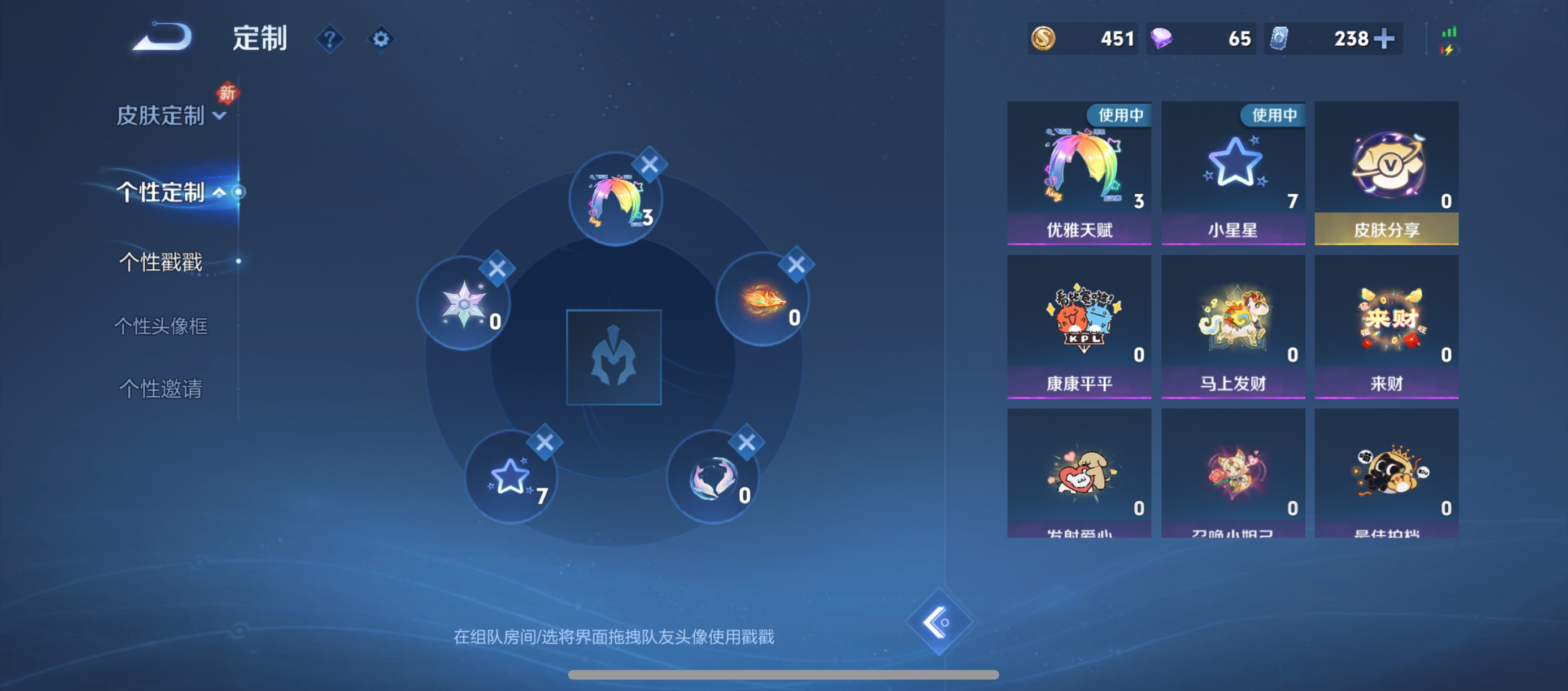Open the help question mark icon

tap(329, 38)
